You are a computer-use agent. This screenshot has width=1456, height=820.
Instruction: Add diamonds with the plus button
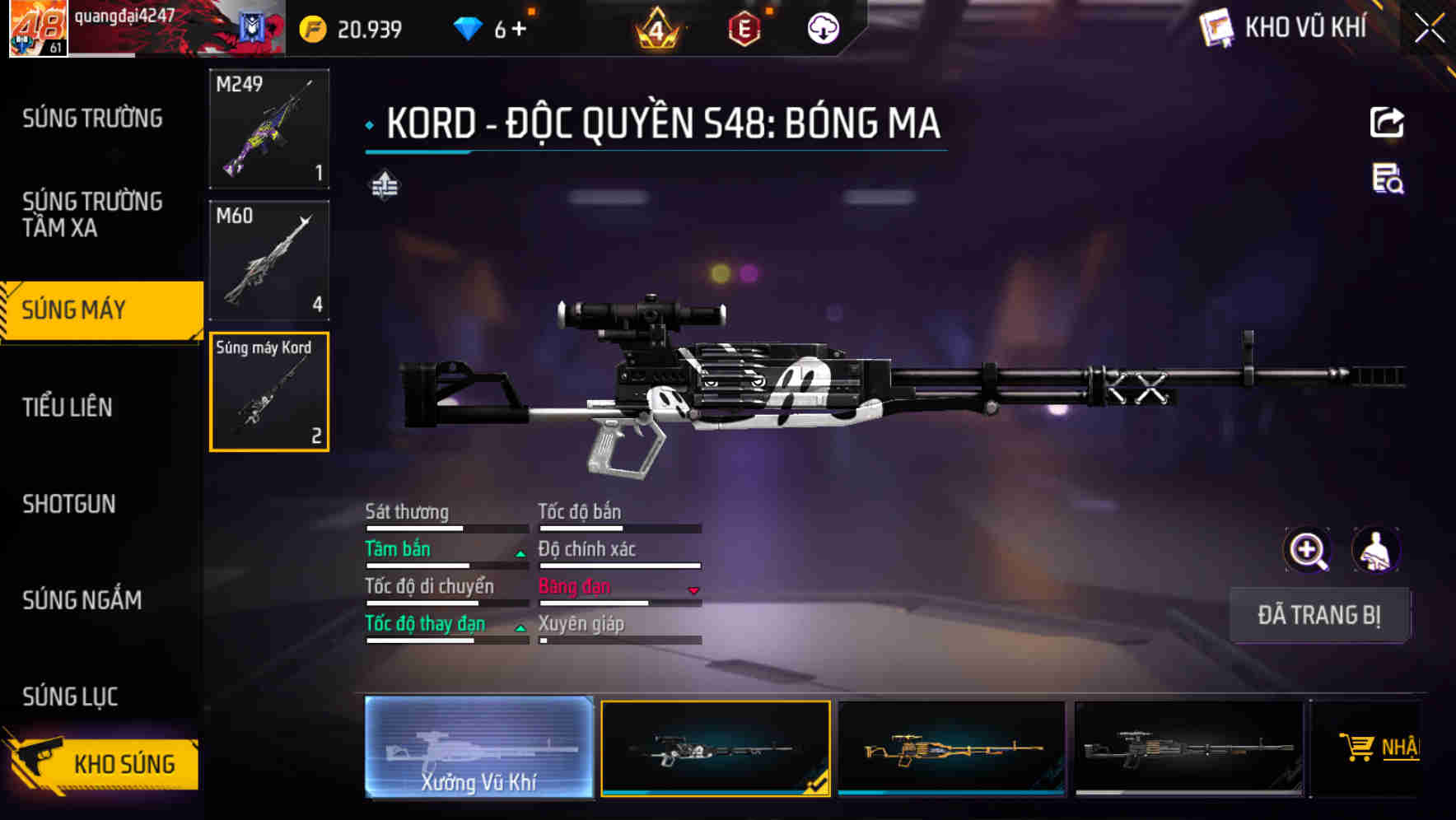(x=519, y=30)
